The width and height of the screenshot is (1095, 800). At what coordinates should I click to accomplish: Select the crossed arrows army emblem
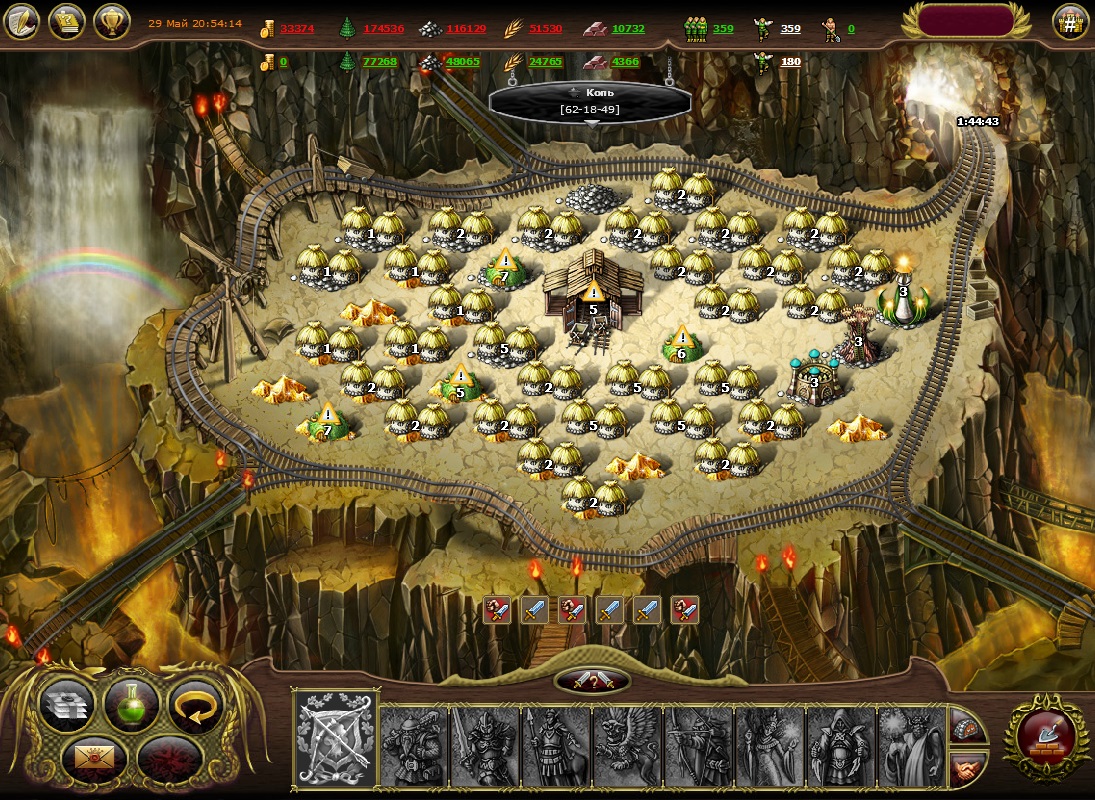tap(337, 739)
